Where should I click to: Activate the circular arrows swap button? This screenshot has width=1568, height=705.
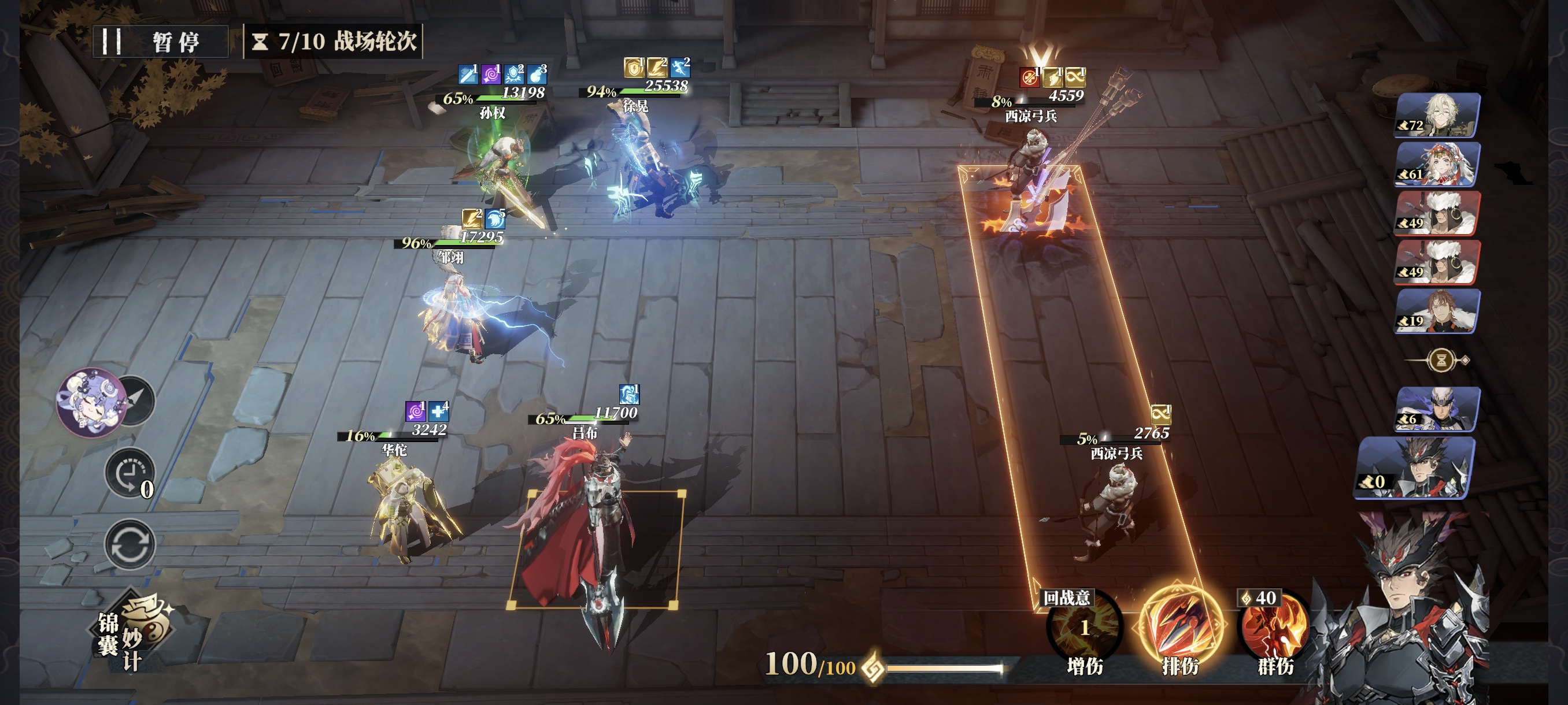pyautogui.click(x=129, y=544)
